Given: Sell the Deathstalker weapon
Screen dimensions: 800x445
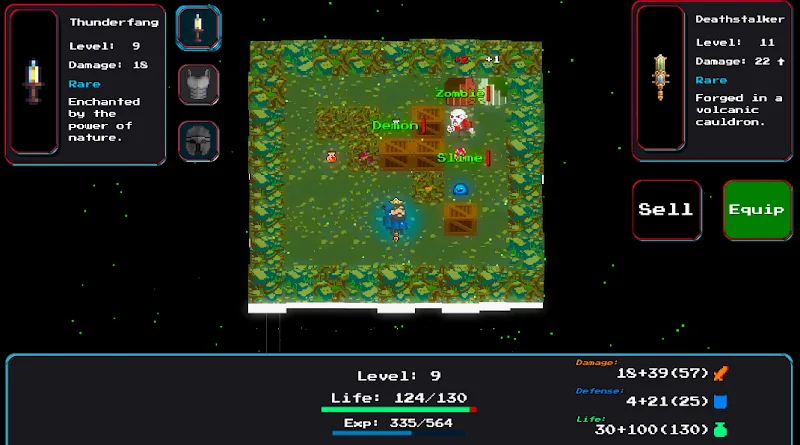Looking at the screenshot, I should click(665, 209).
